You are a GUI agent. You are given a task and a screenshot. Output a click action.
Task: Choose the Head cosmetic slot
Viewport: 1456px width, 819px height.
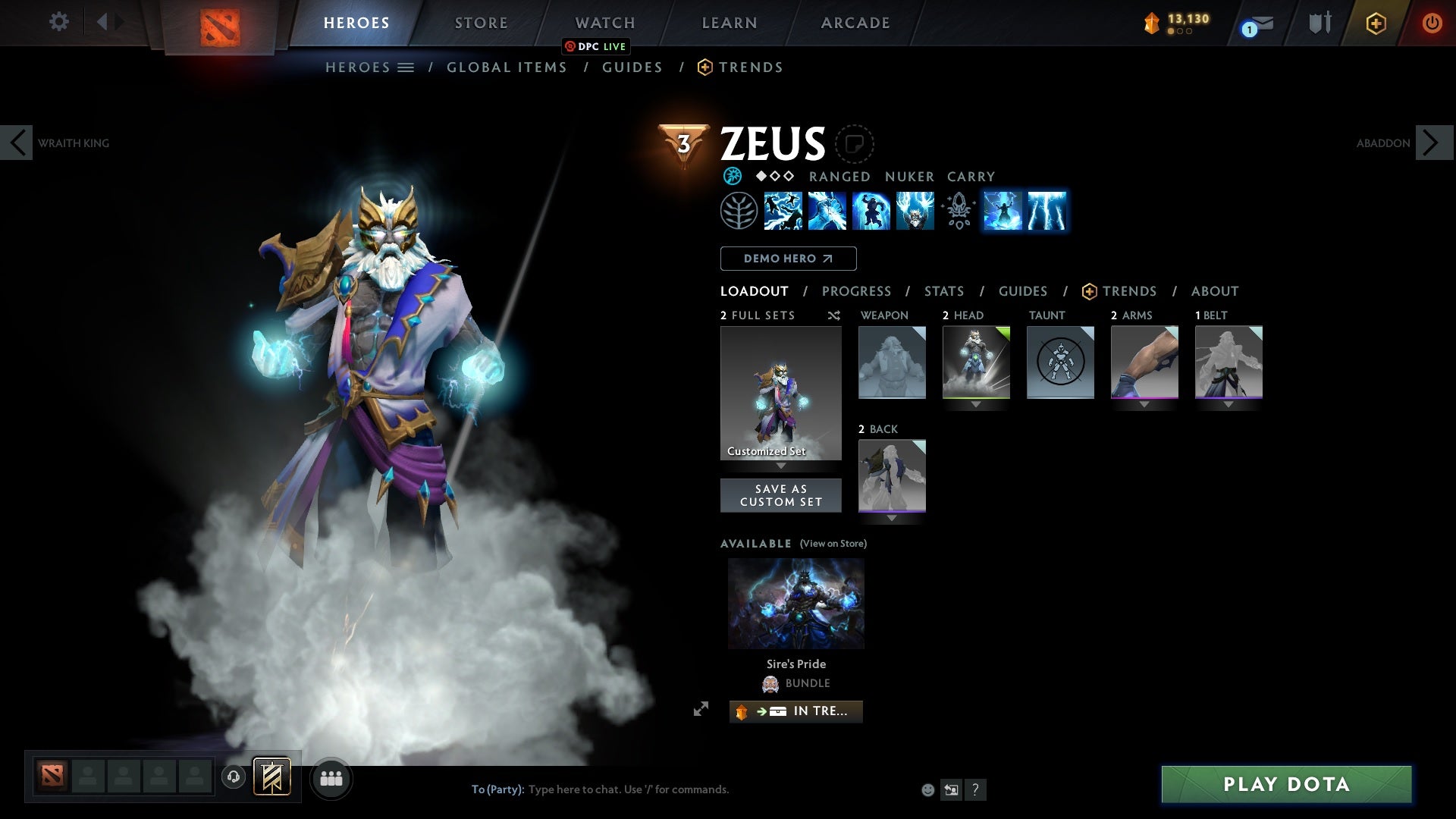pos(976,362)
